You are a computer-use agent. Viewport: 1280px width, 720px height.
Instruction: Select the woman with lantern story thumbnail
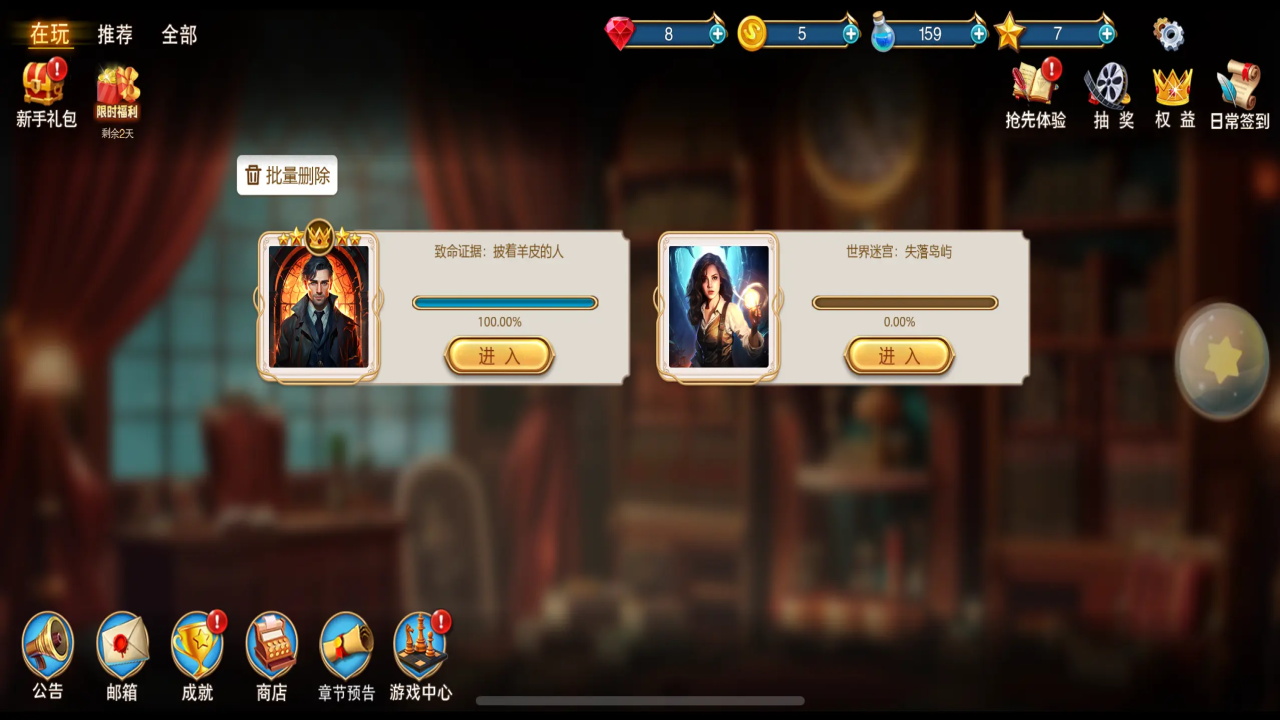pos(719,307)
